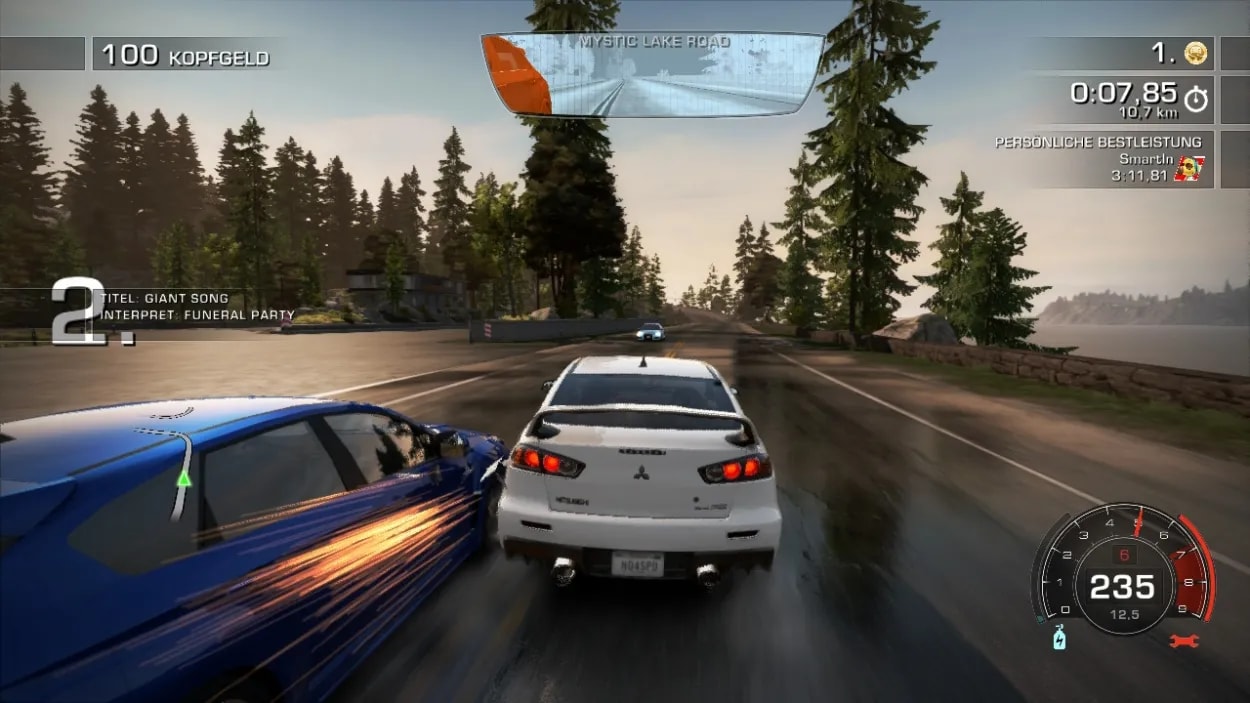
Task: Select the red wrench damage icon
Action: [x=1183, y=639]
